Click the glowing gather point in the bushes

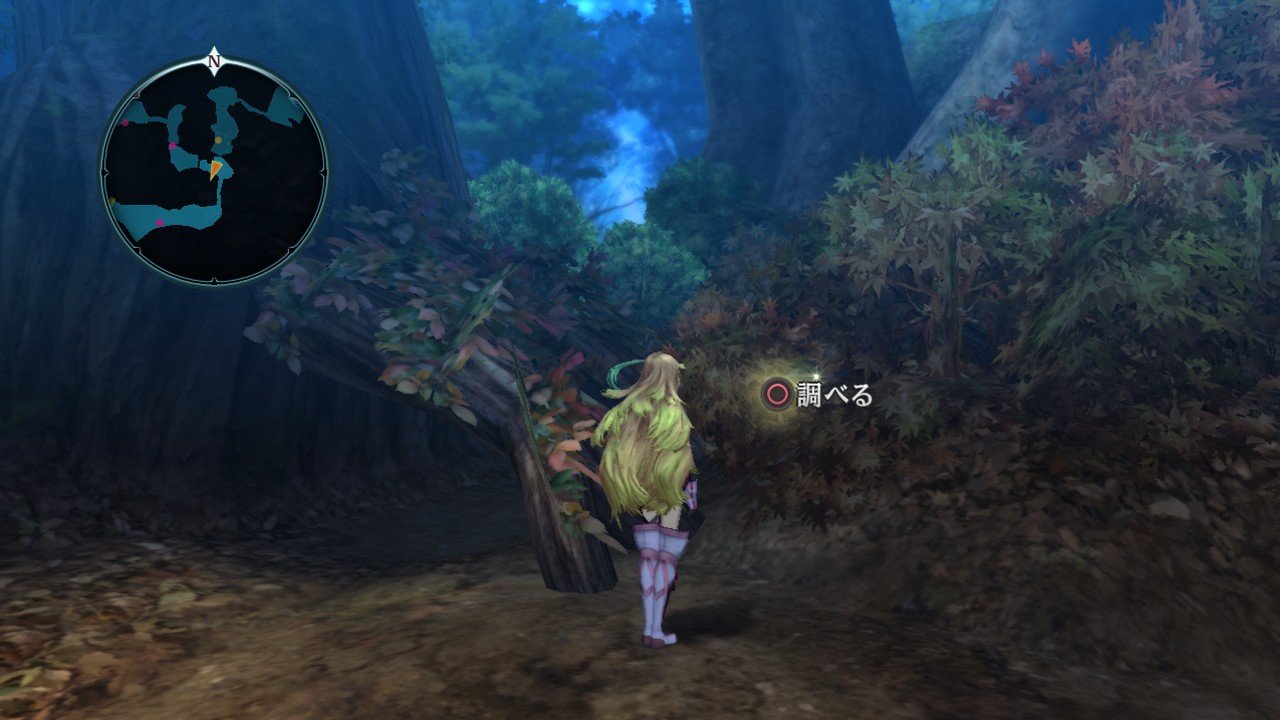(x=770, y=390)
